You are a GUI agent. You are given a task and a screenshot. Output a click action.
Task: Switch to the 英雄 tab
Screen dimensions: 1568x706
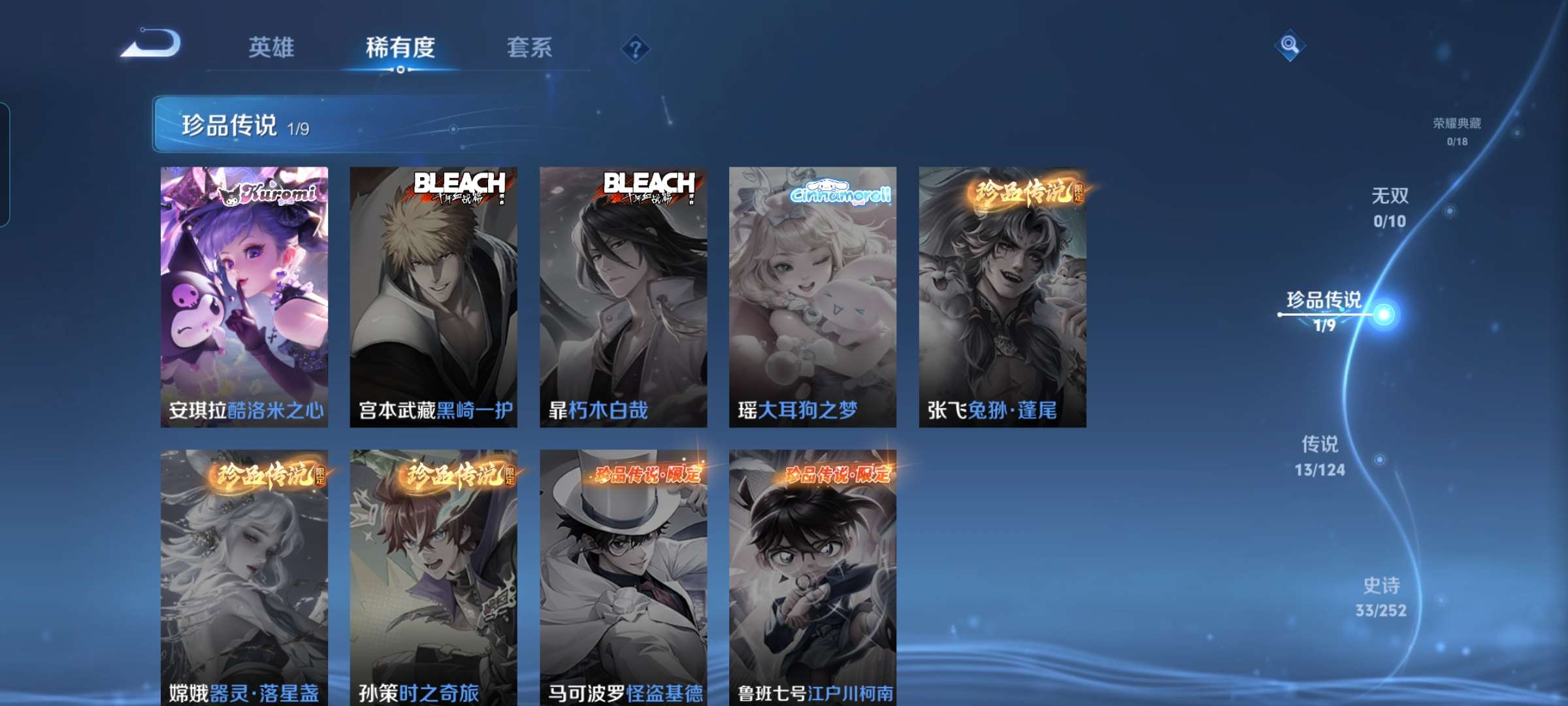tap(272, 48)
